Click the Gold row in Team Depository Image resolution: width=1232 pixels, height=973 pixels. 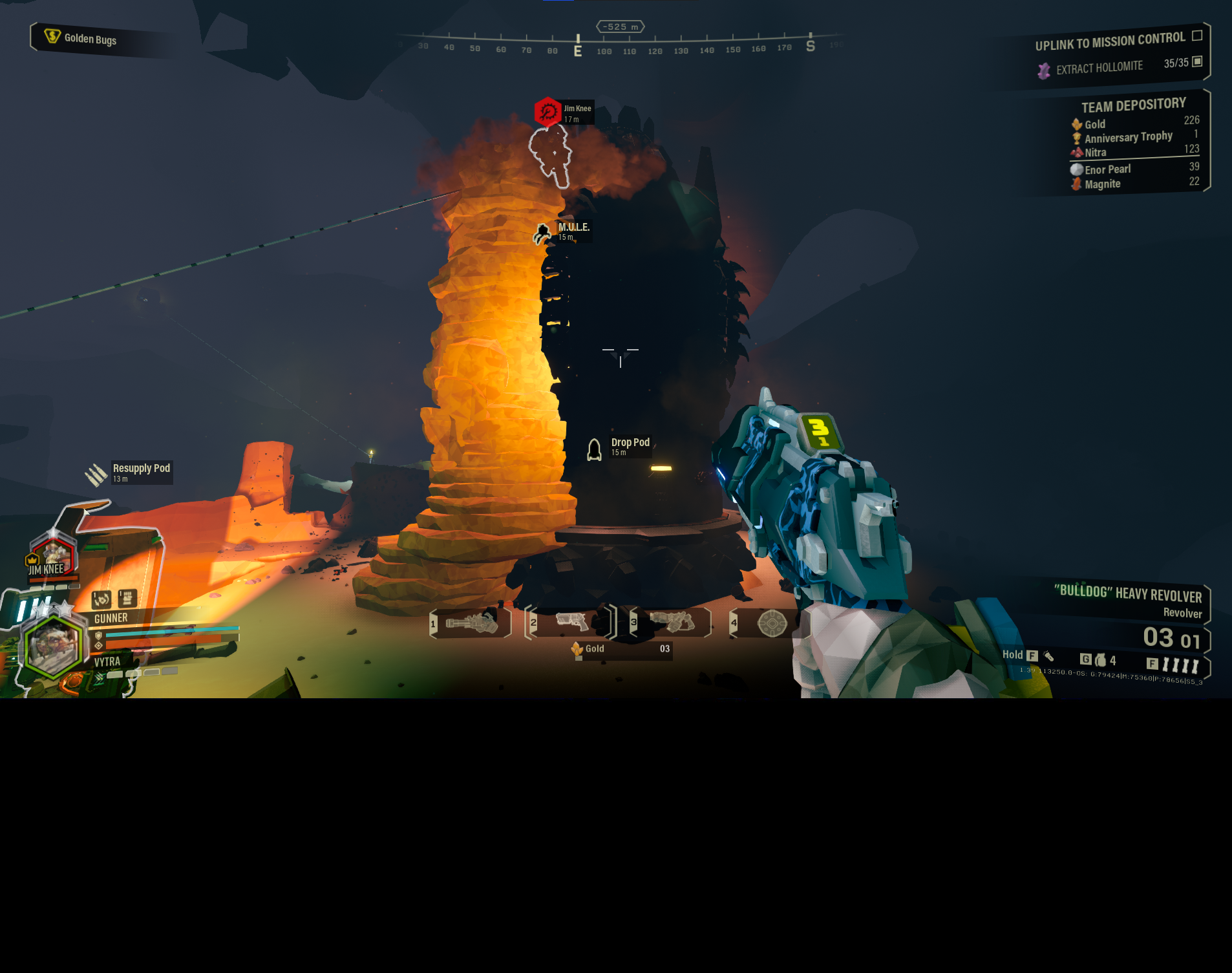pos(1134,123)
